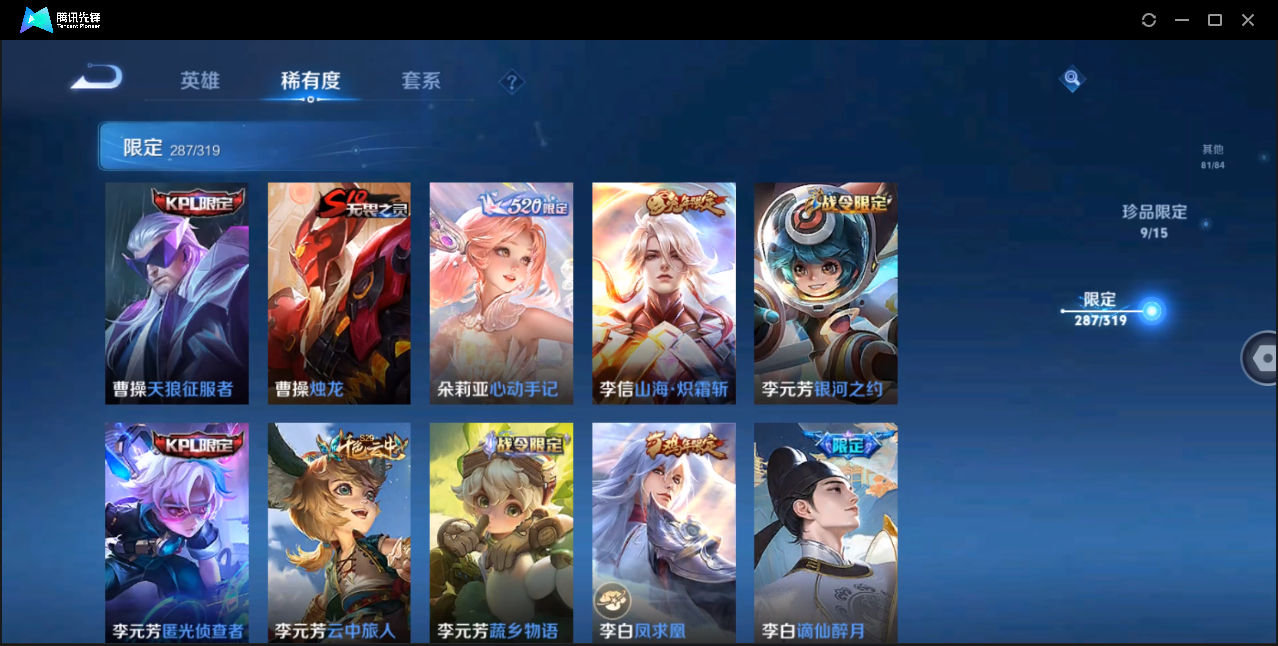Select the 李信 山海·炽霜斩 skin card
The width and height of the screenshot is (1278, 646).
tap(664, 293)
